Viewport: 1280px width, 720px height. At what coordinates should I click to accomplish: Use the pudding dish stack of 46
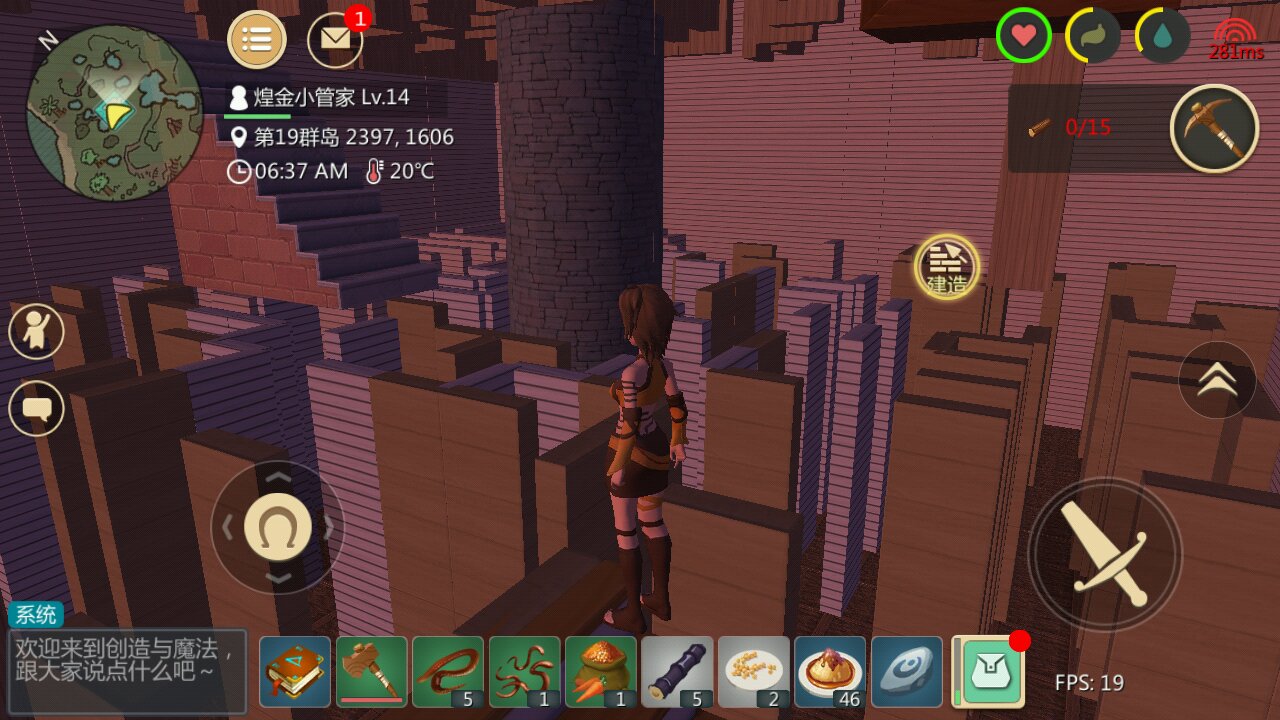(831, 672)
